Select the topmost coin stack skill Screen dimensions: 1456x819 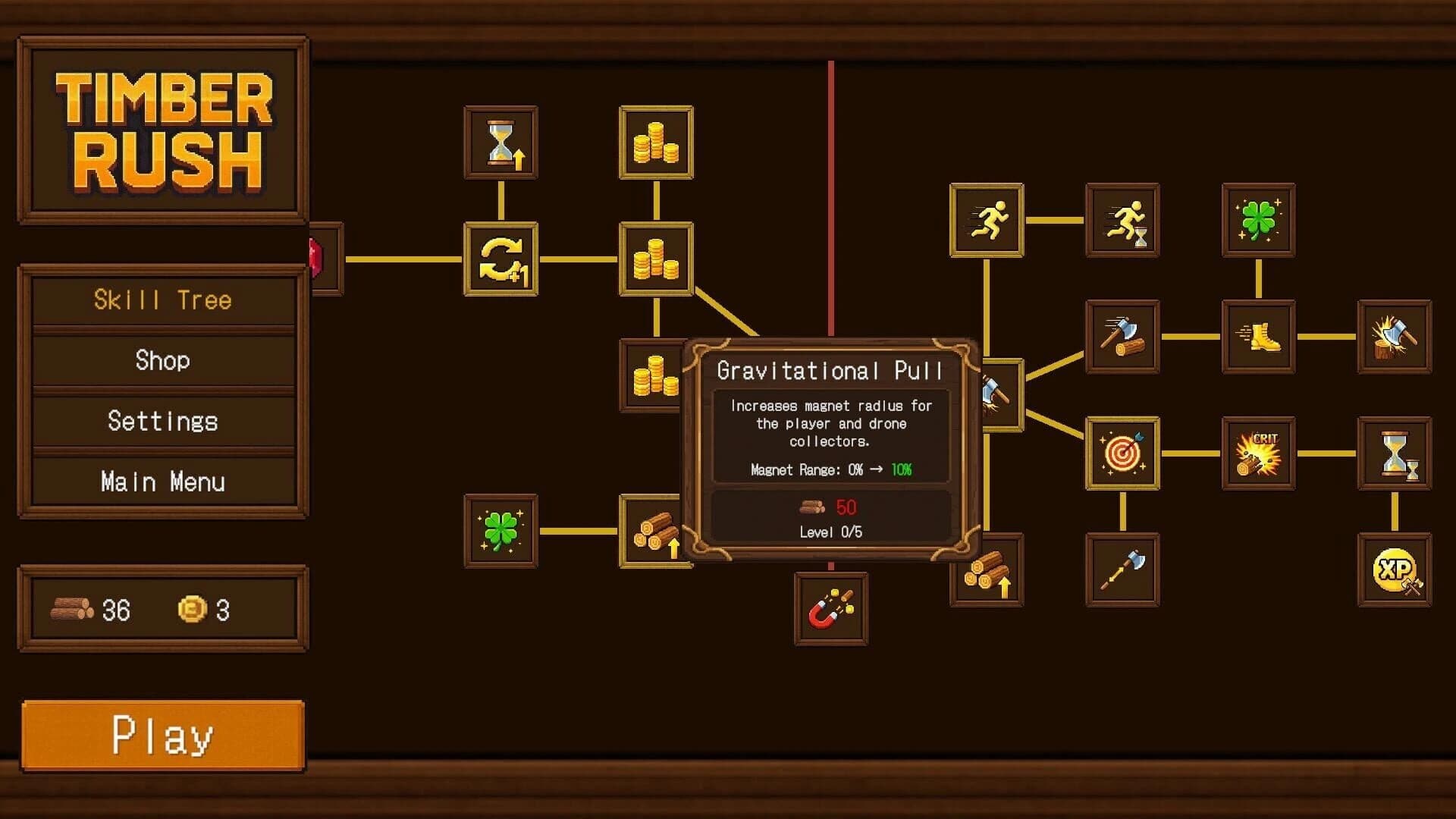pyautogui.click(x=656, y=143)
